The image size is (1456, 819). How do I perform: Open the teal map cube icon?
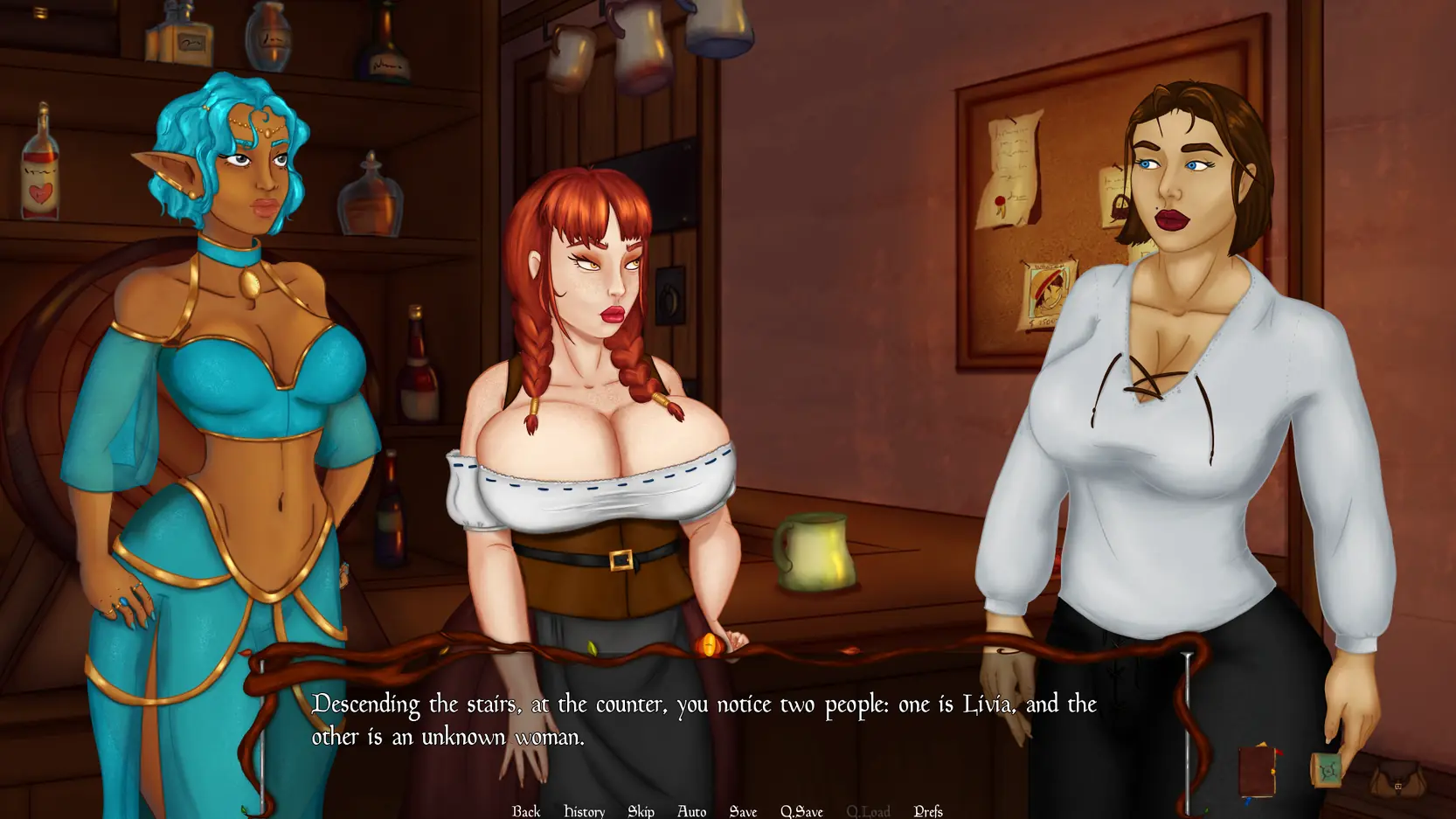[1326, 770]
